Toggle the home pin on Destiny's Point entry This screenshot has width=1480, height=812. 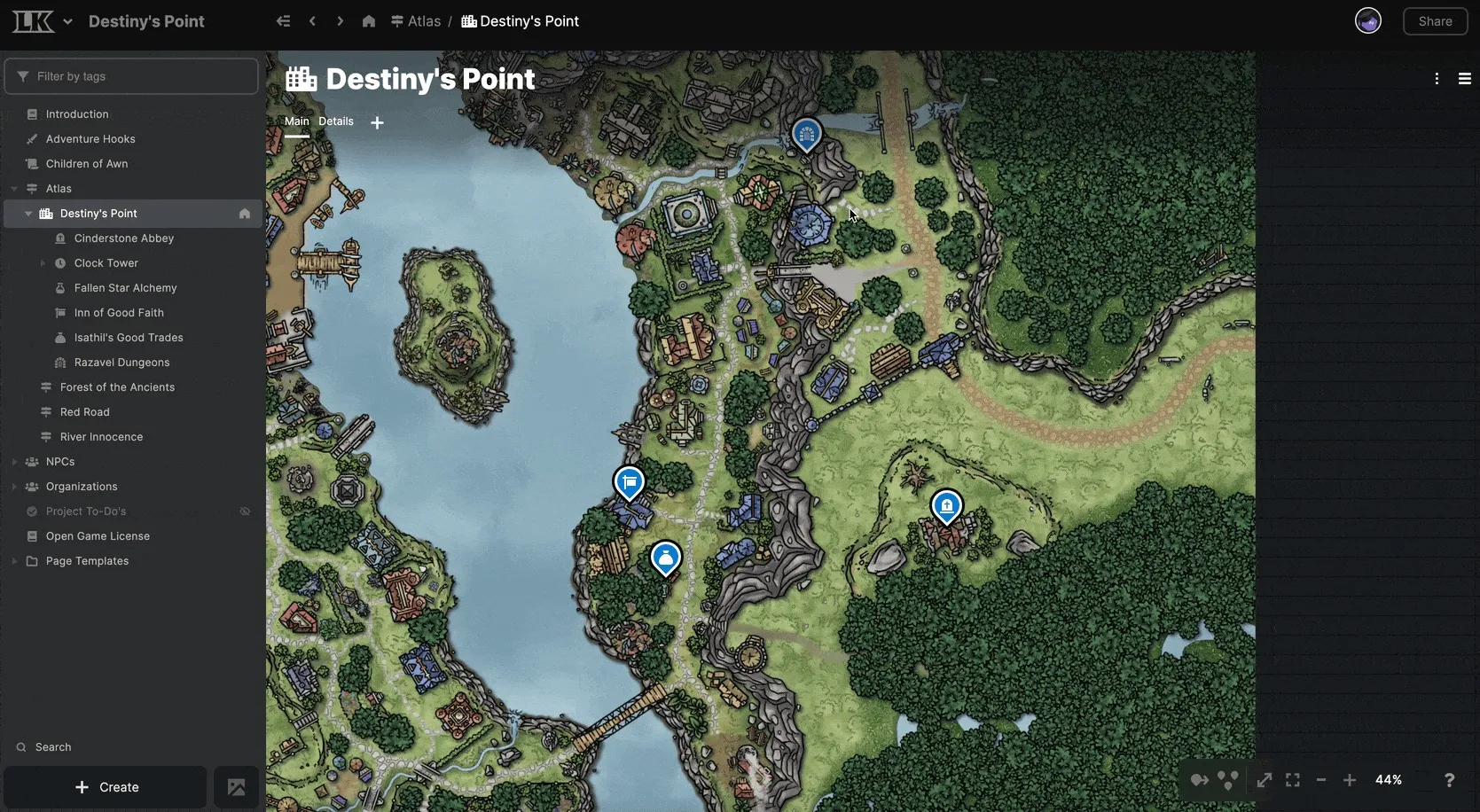(x=244, y=213)
